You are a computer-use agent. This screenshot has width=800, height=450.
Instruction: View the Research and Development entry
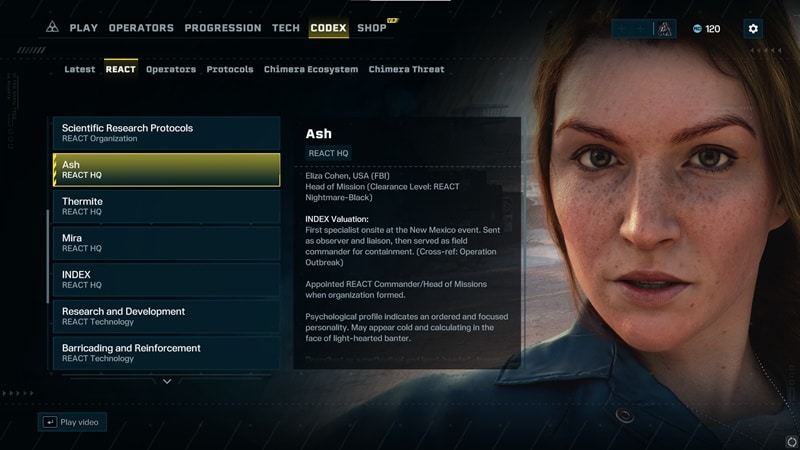pyautogui.click(x=166, y=316)
